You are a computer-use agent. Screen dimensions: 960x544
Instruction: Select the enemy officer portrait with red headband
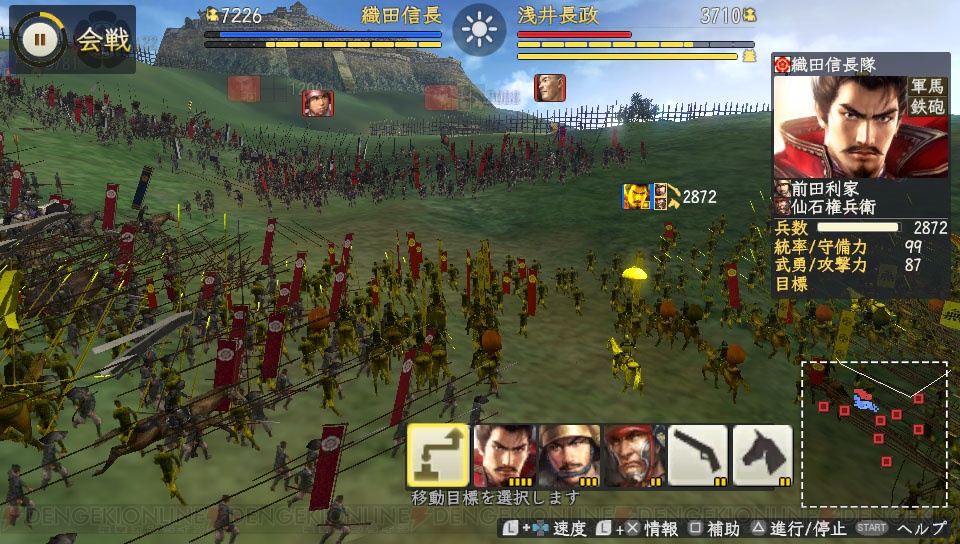pos(318,102)
